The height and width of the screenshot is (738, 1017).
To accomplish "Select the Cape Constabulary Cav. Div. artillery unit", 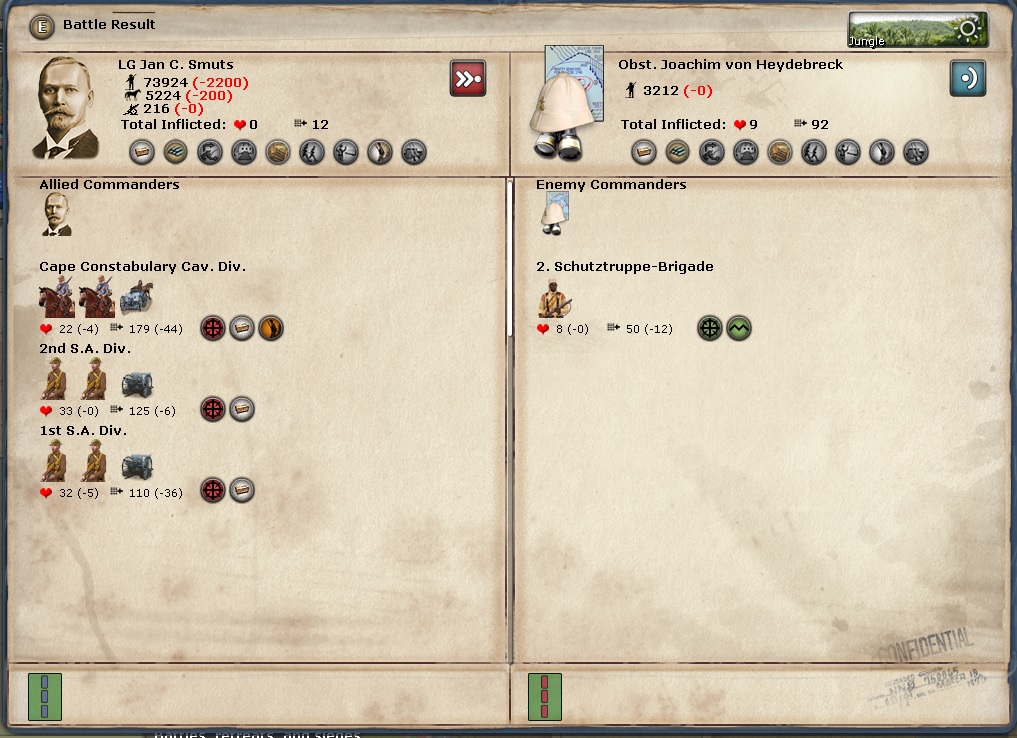I will click(137, 298).
